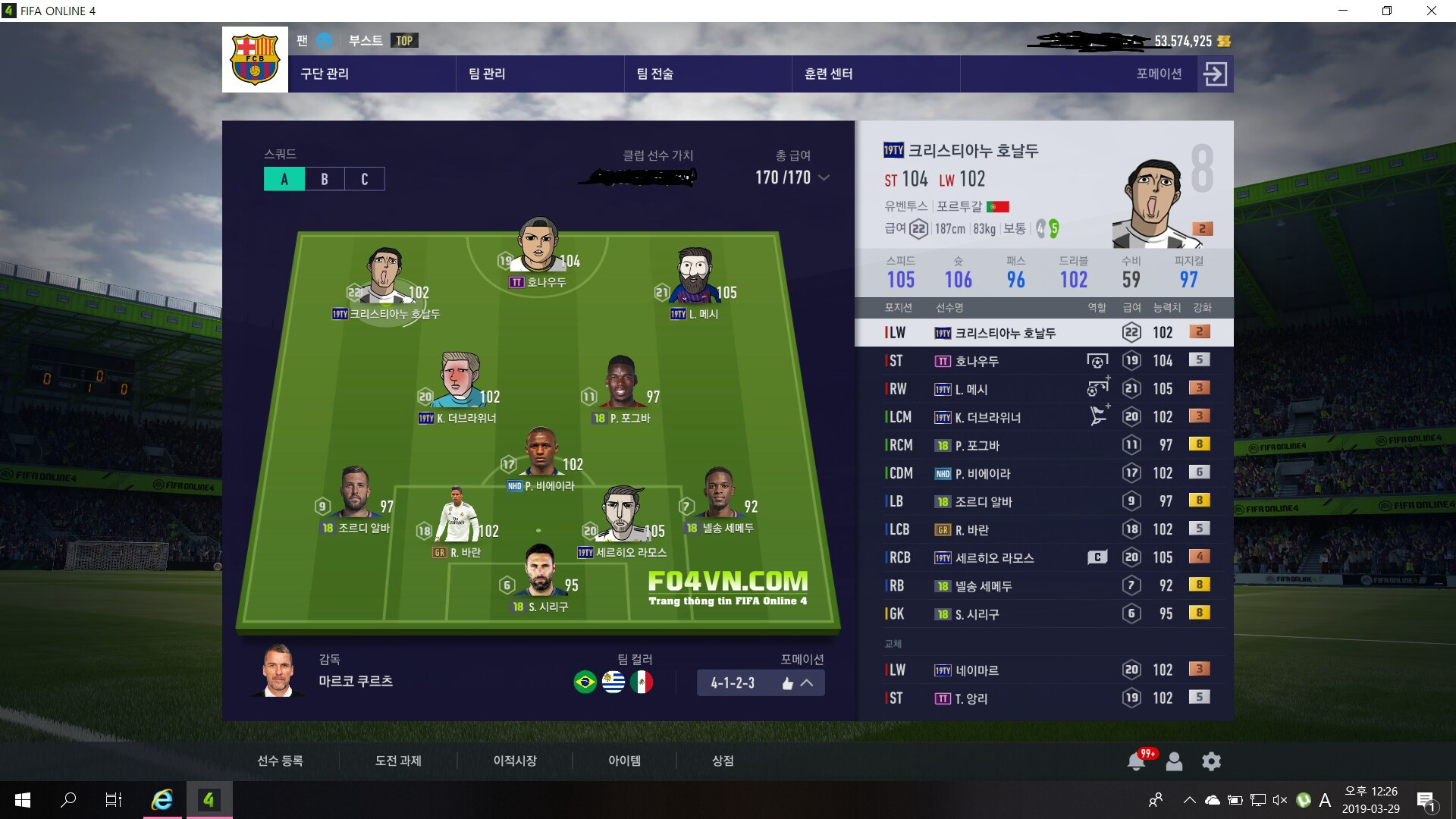Viewport: 1456px width, 819px height.
Task: Open the 선수 등록 menu
Action: click(x=280, y=761)
